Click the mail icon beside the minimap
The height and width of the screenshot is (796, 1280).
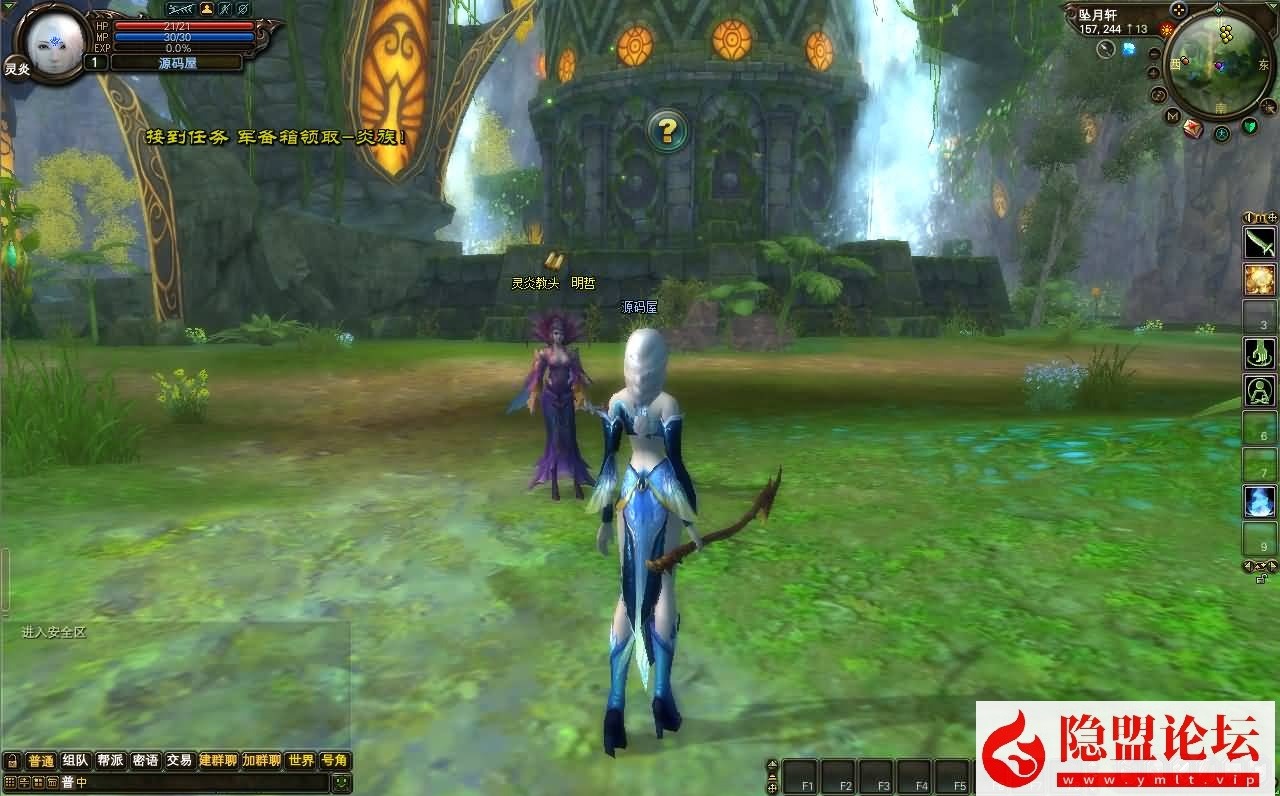(x=1193, y=127)
